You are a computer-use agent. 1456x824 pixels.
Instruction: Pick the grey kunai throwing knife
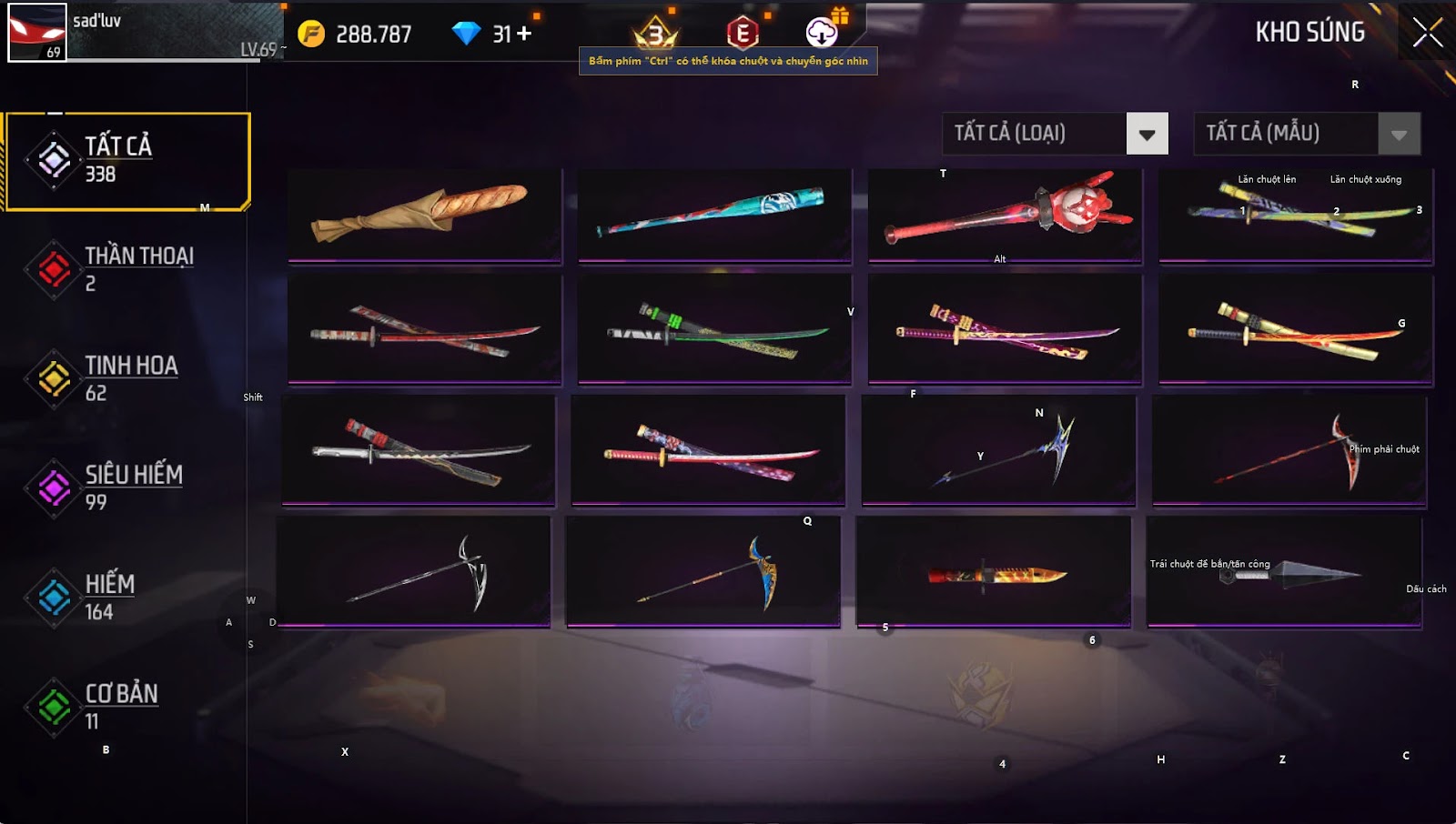click(x=1284, y=571)
